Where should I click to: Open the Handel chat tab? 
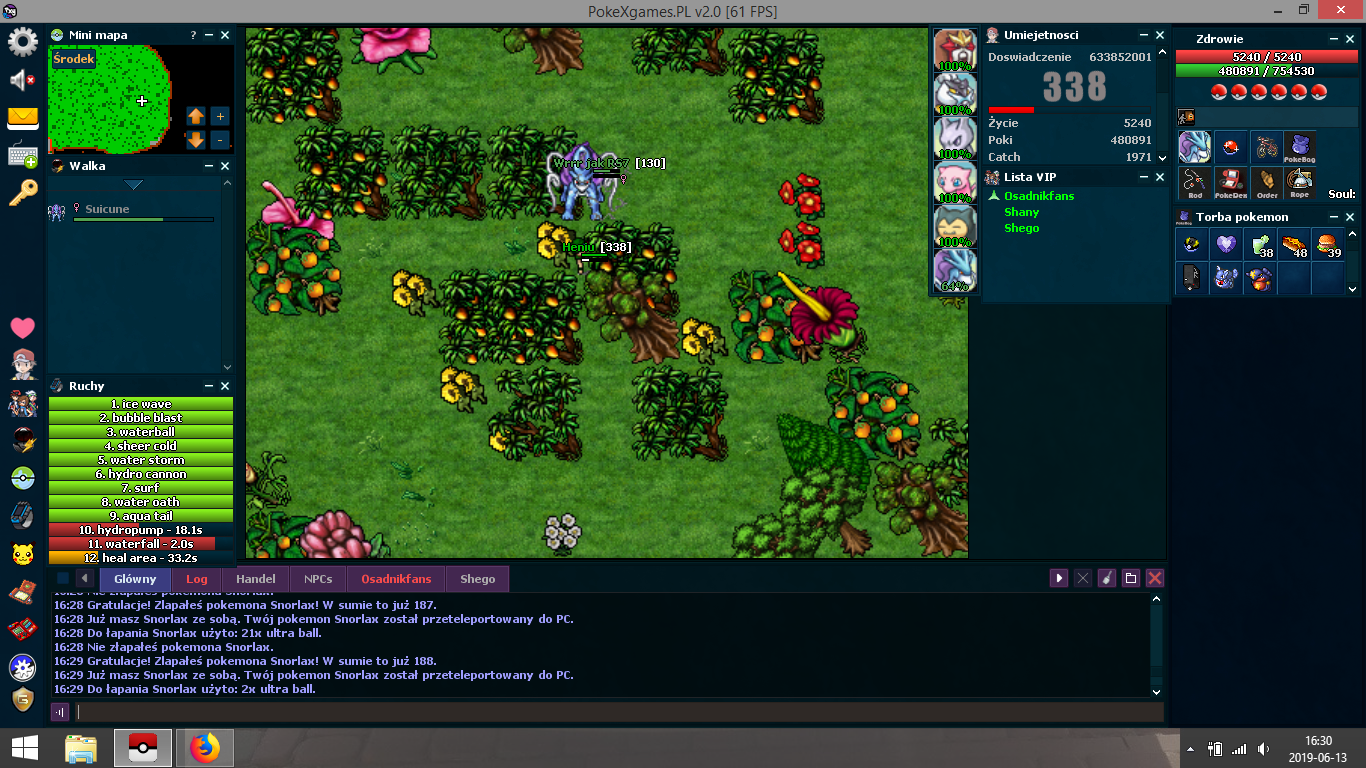click(x=255, y=579)
